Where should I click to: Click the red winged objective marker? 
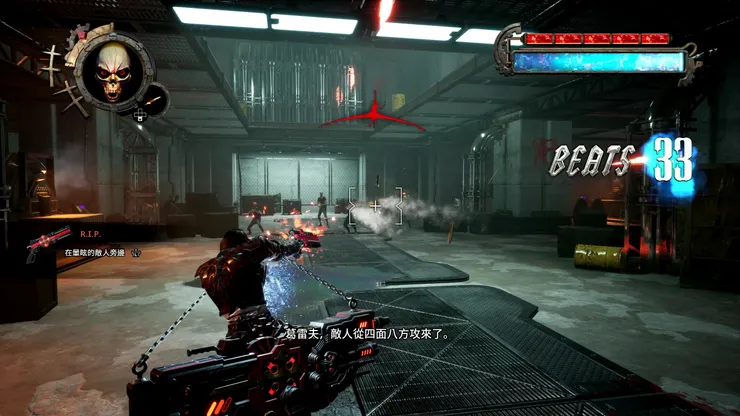point(373,114)
